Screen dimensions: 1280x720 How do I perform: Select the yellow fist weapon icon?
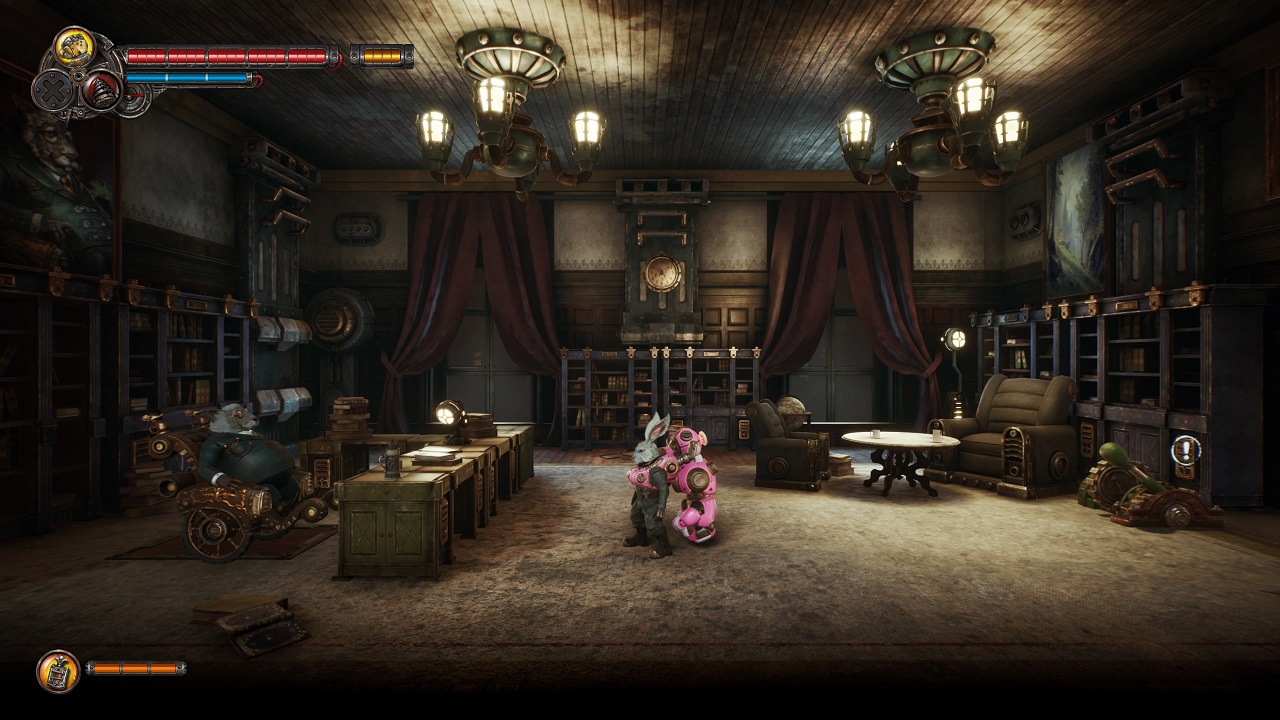[x=74, y=47]
